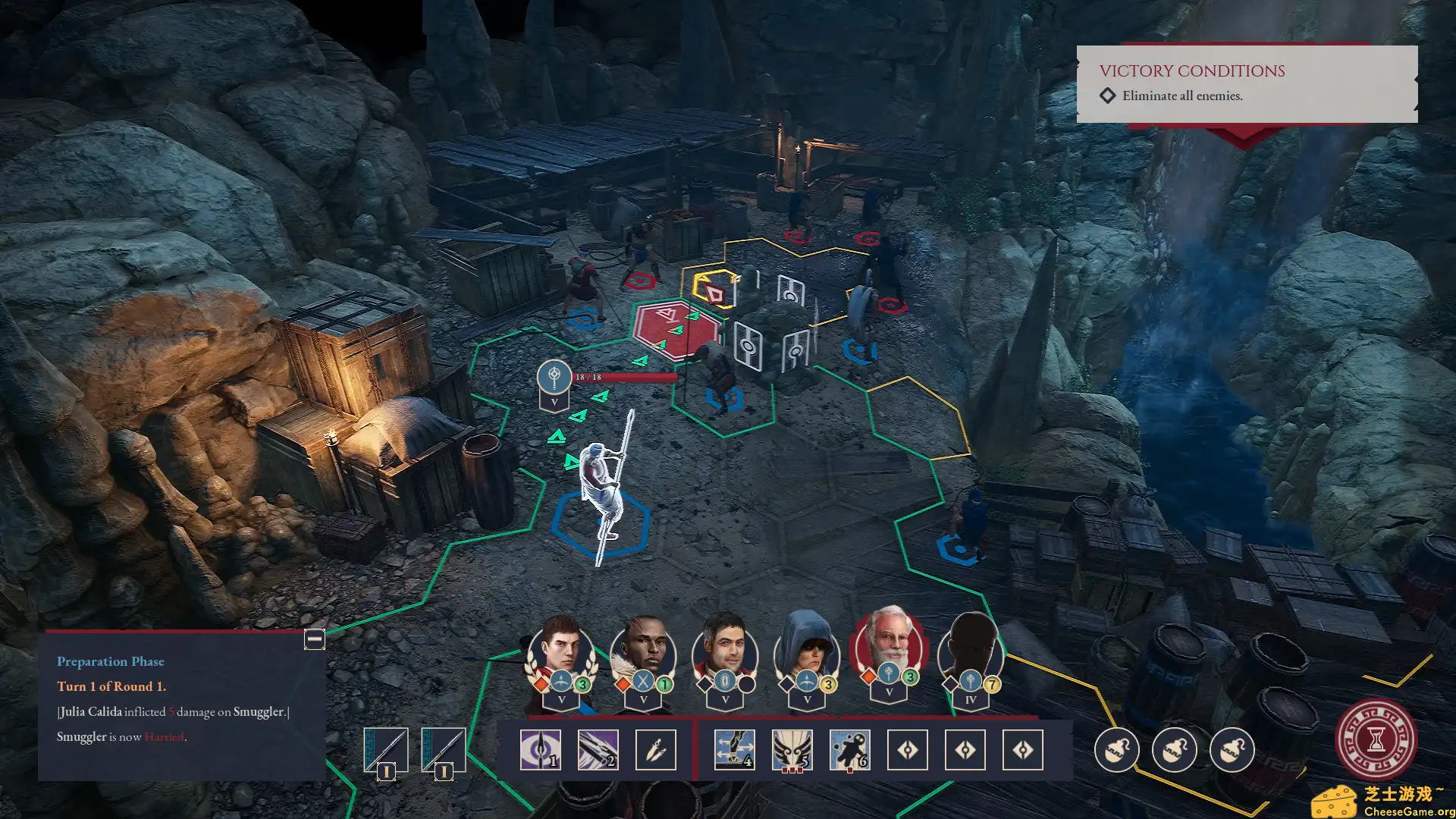Activate the voodoo doll ability numbered 6

[849, 750]
